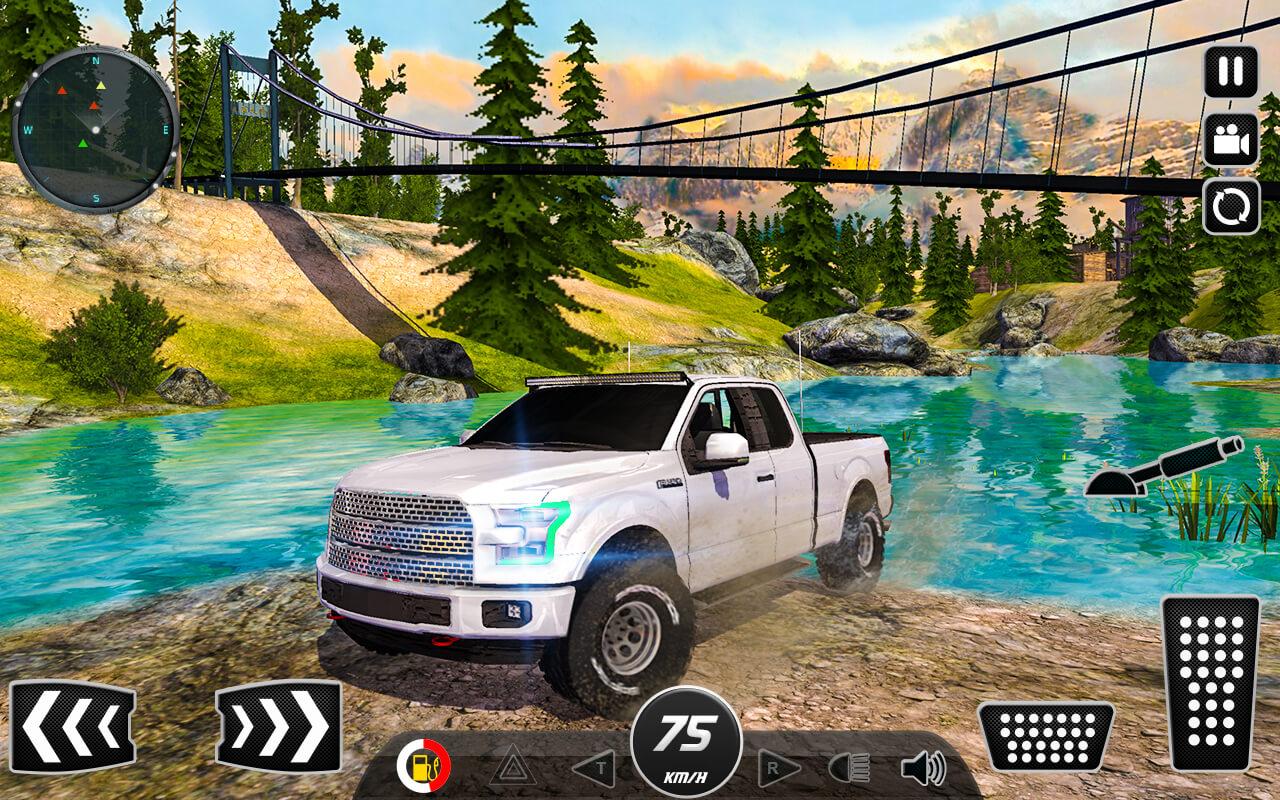Tap the tall accelerator pedal
Viewport: 1280px width, 800px height.
point(1210,683)
